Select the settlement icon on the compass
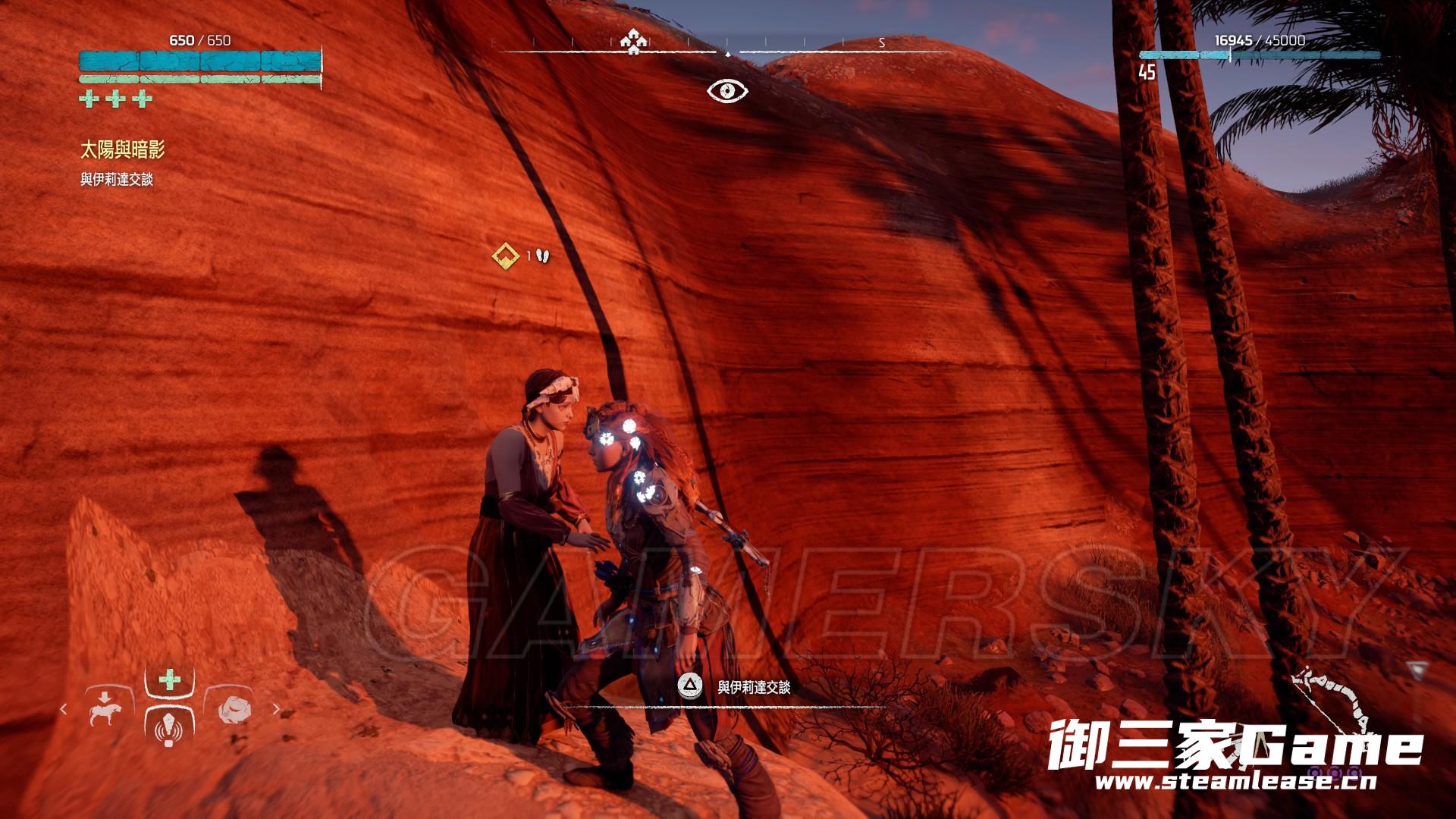 point(631,41)
